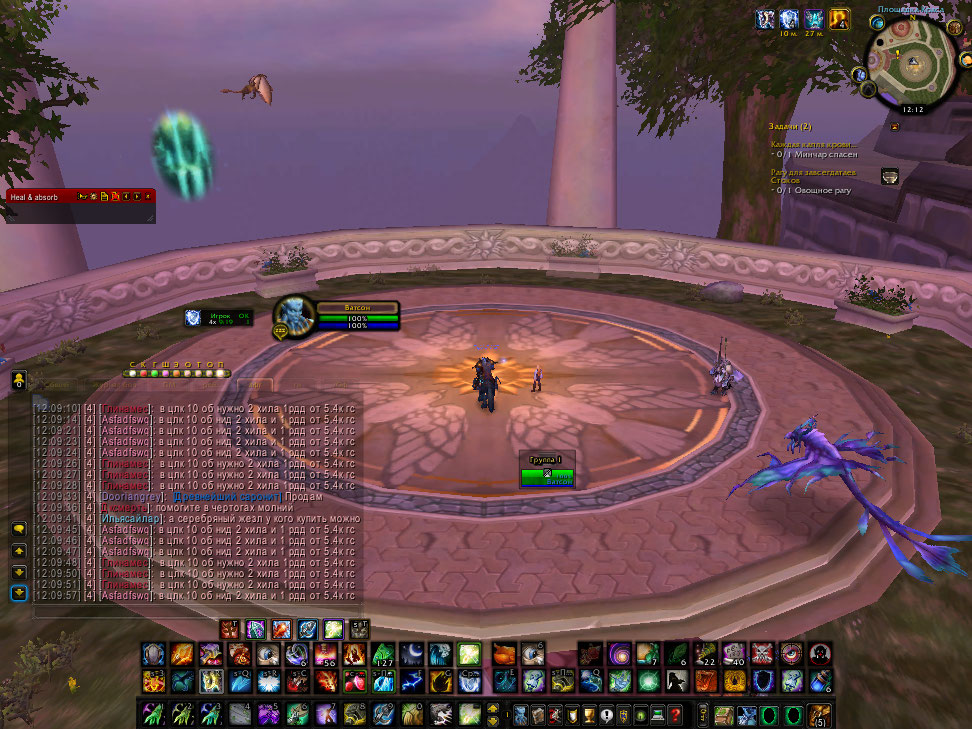Click the circular minimap
Screen dimensions: 972x729
[x=912, y=64]
